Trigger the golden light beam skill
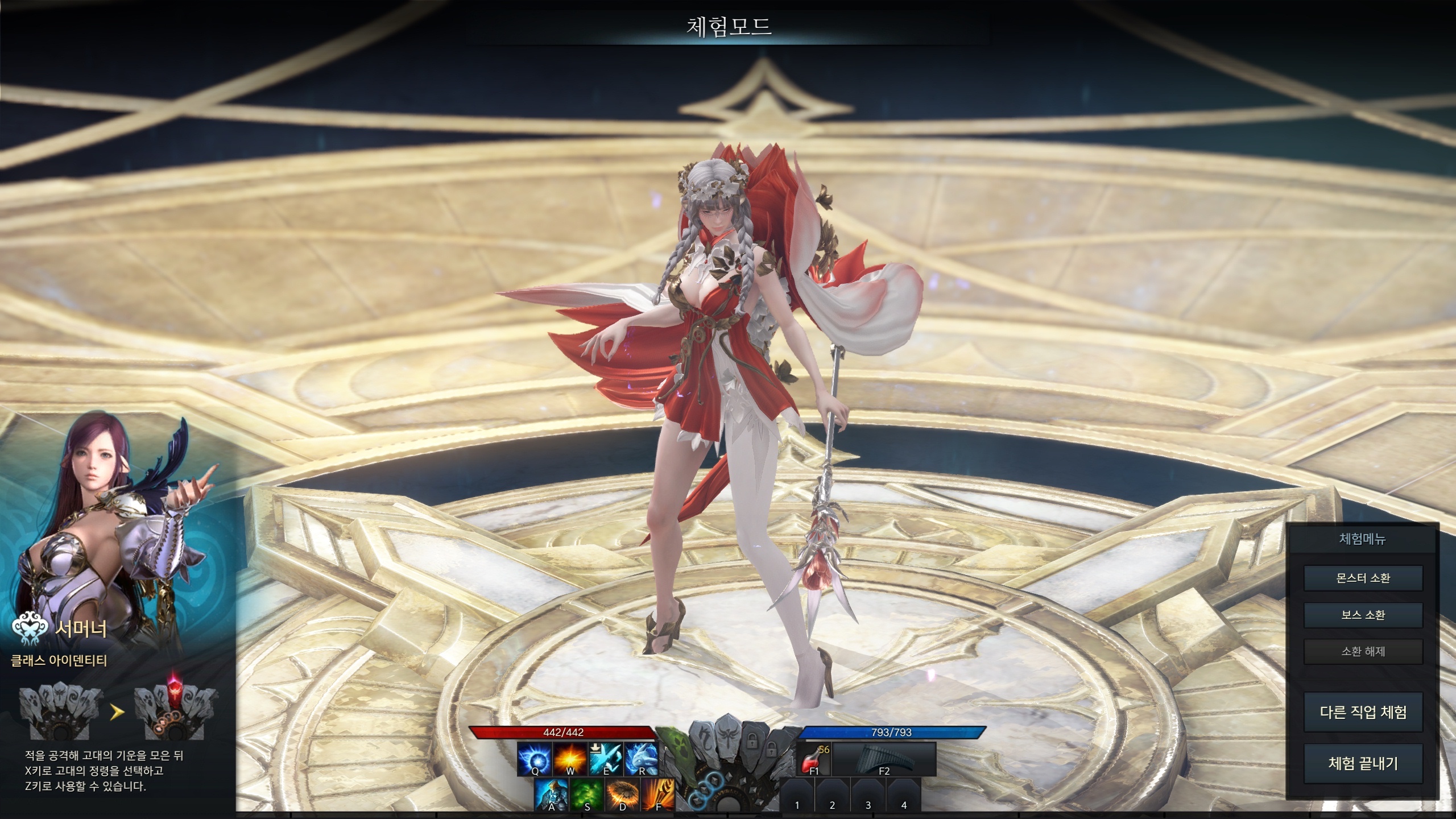Image resolution: width=1456 pixels, height=819 pixels. pyautogui.click(x=658, y=795)
